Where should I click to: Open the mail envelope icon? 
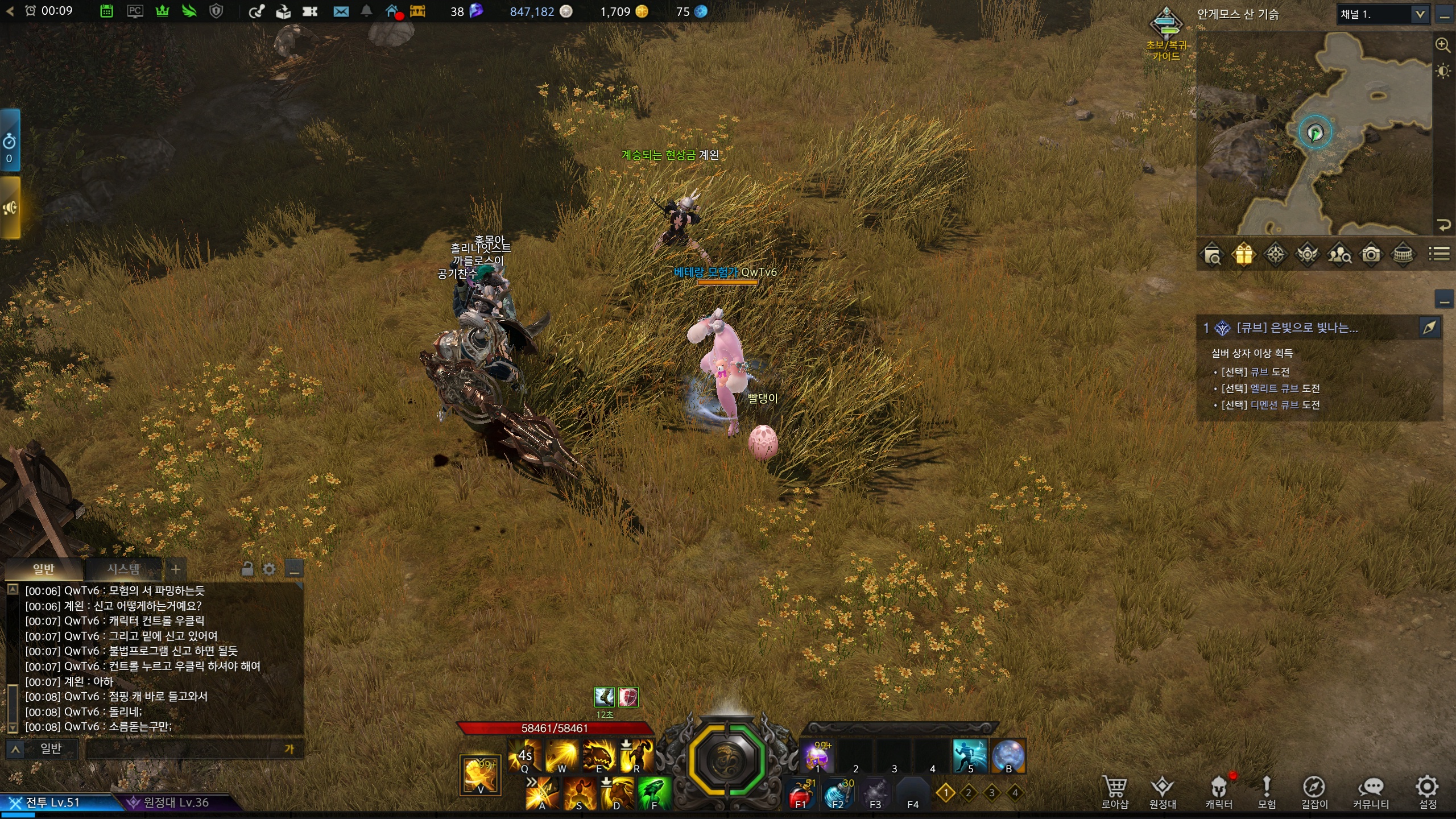341,11
